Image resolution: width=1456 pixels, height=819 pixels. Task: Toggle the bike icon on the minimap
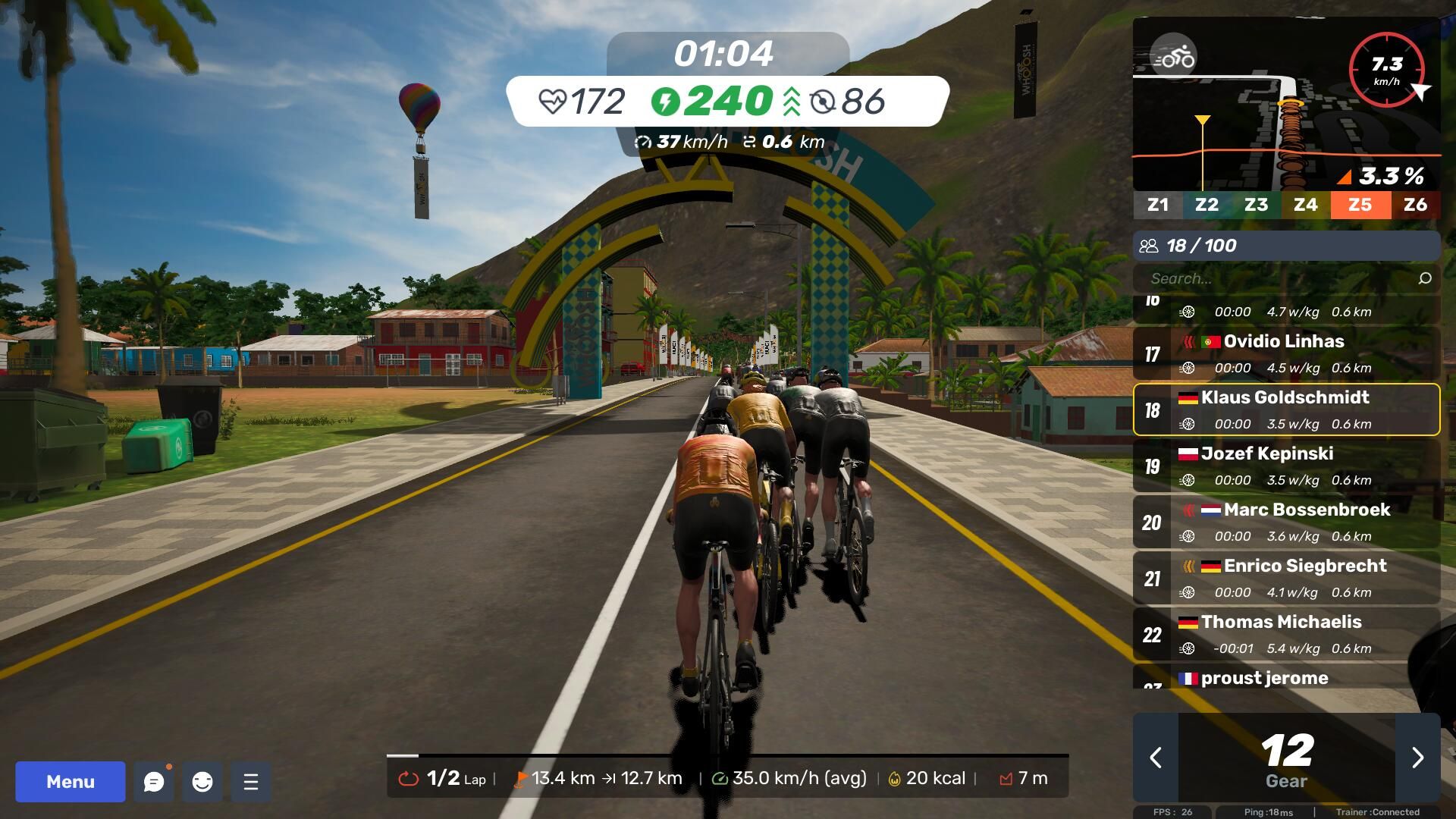[1173, 57]
